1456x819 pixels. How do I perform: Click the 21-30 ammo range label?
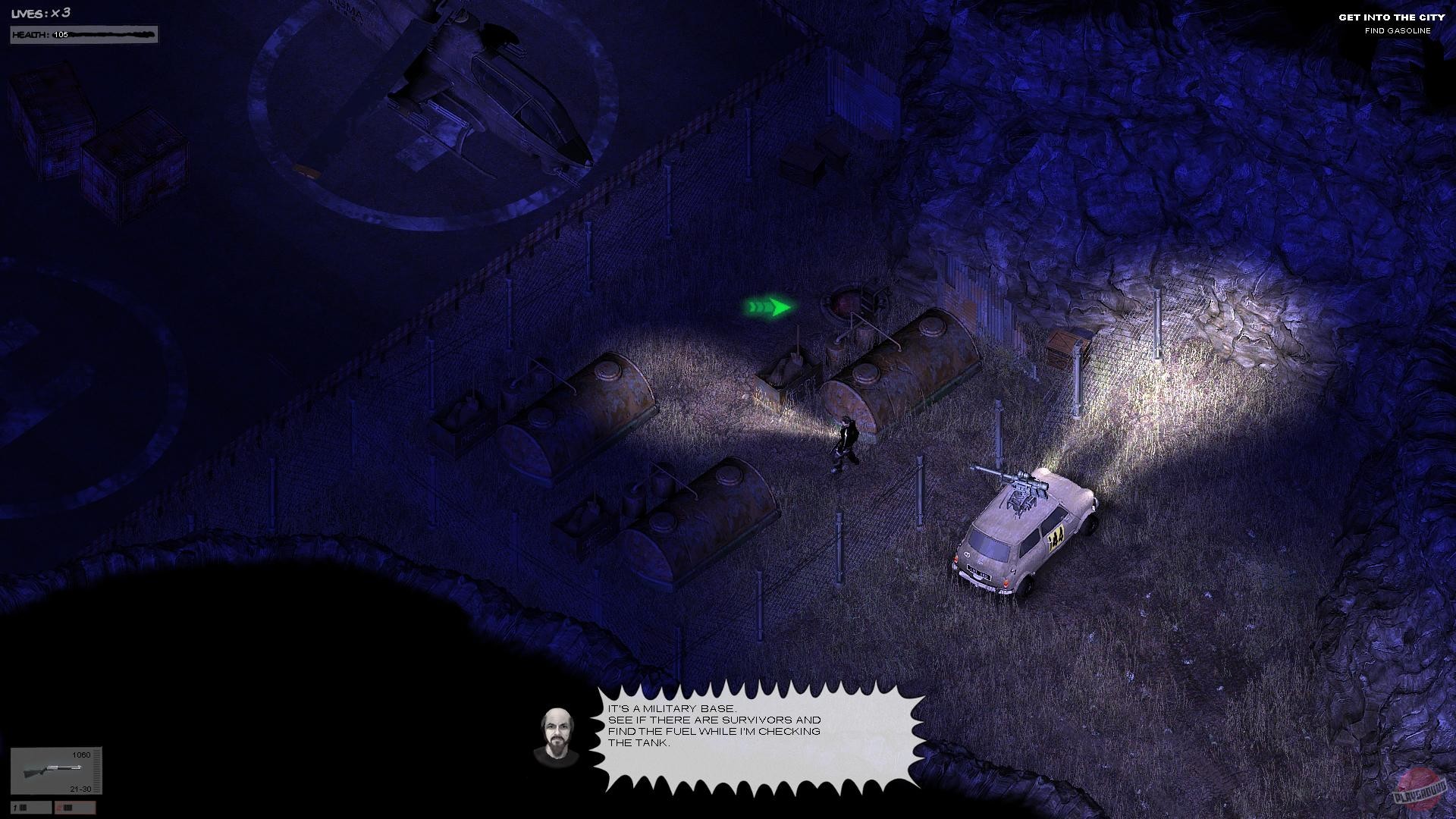80,789
